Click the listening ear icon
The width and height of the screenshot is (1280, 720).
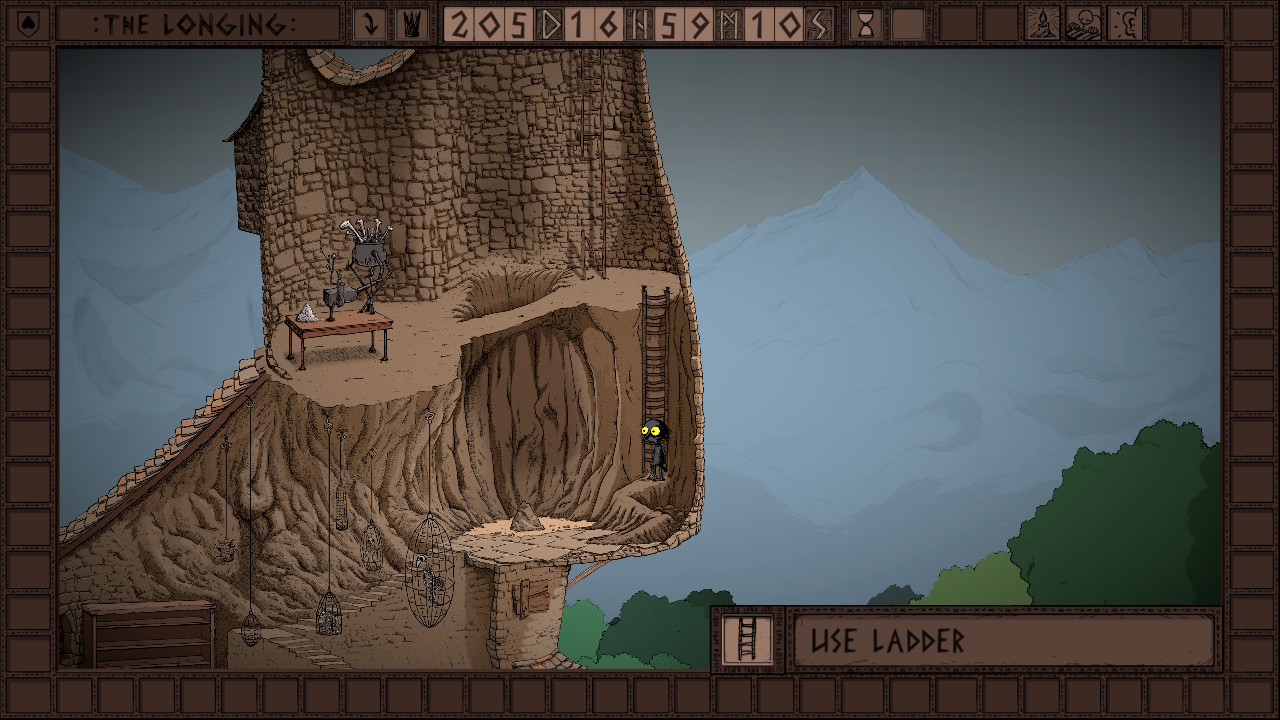pos(1125,23)
